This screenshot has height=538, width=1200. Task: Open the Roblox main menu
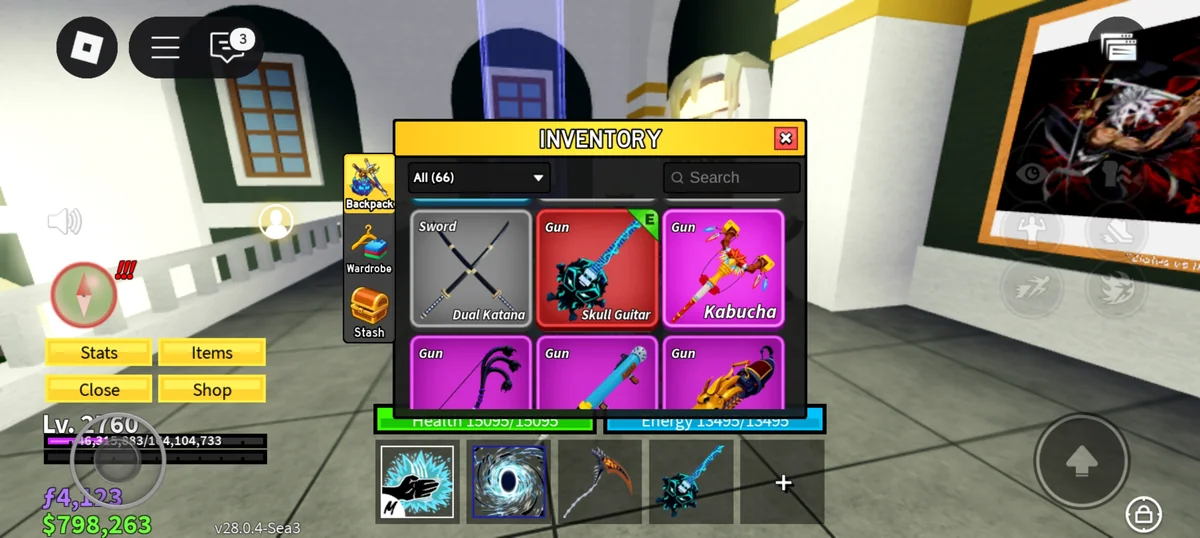[87, 47]
